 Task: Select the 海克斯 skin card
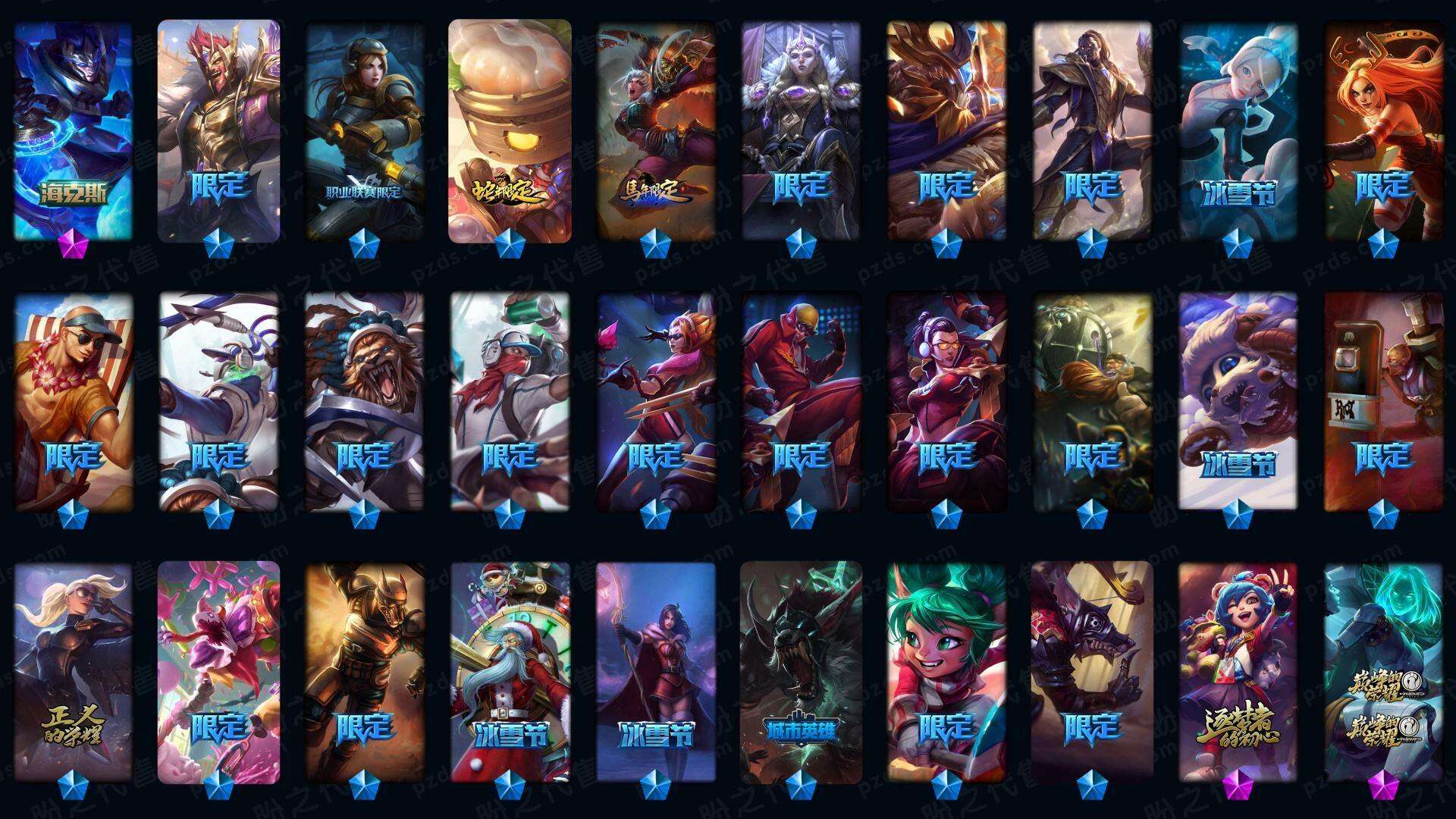click(x=73, y=130)
